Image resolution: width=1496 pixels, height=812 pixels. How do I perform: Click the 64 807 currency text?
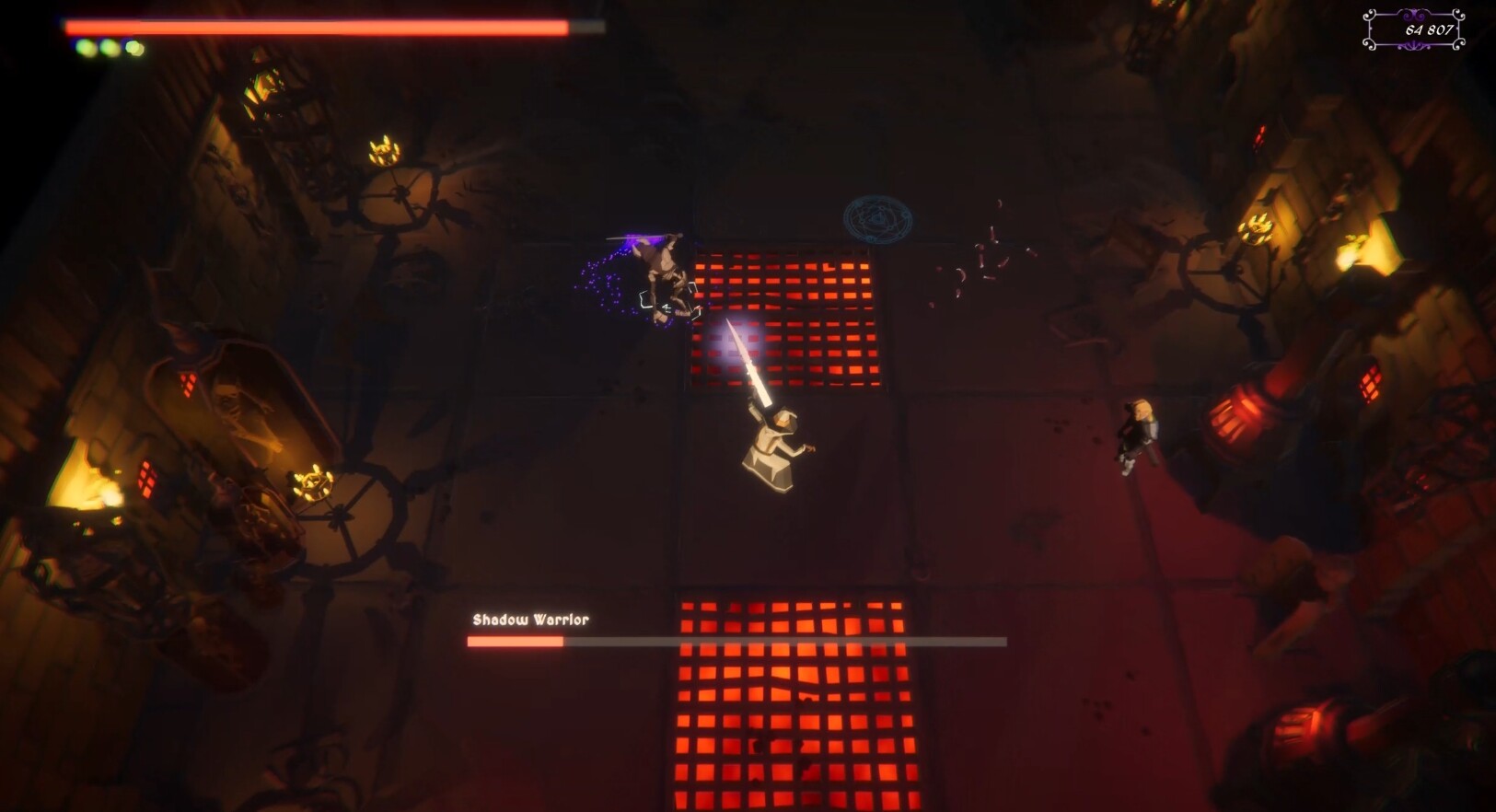pos(1429,31)
